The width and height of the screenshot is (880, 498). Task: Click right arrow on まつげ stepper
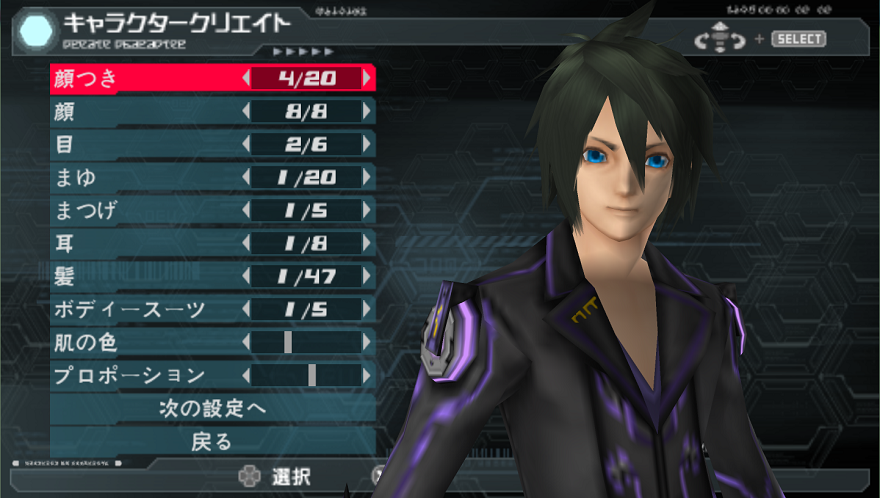tap(368, 210)
